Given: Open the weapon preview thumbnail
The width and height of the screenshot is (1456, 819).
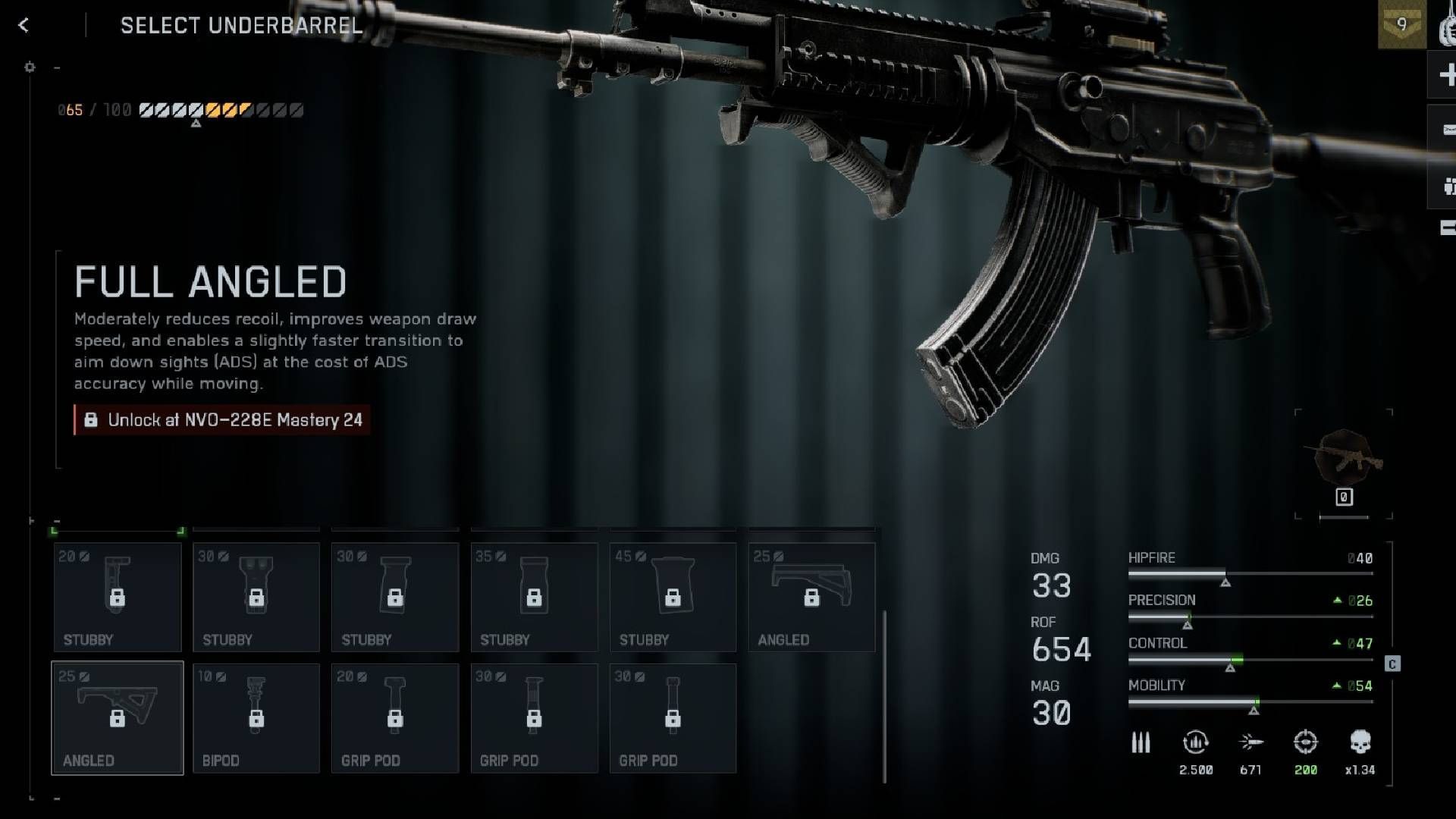Looking at the screenshot, I should pos(1344,458).
